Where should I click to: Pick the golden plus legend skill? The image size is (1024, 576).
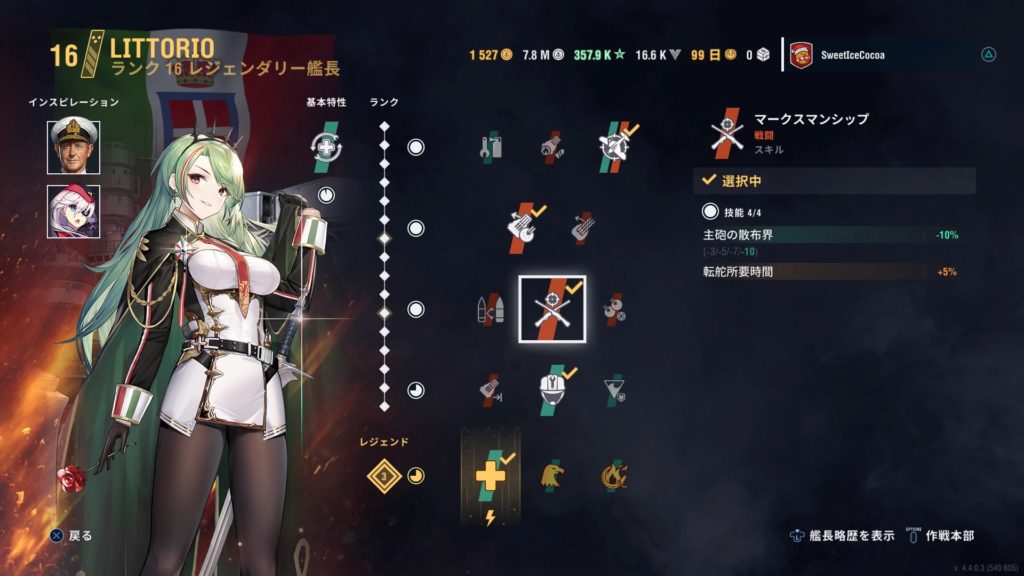(490, 475)
